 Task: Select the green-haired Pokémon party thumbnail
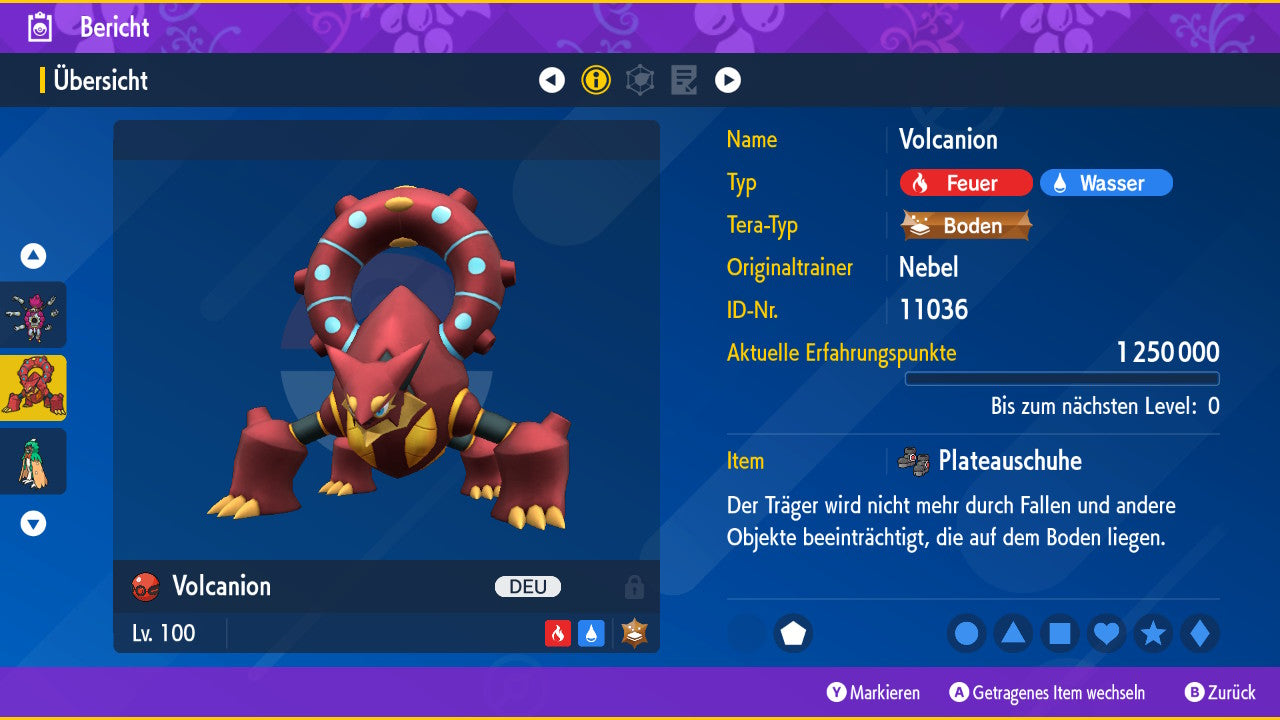[33, 461]
